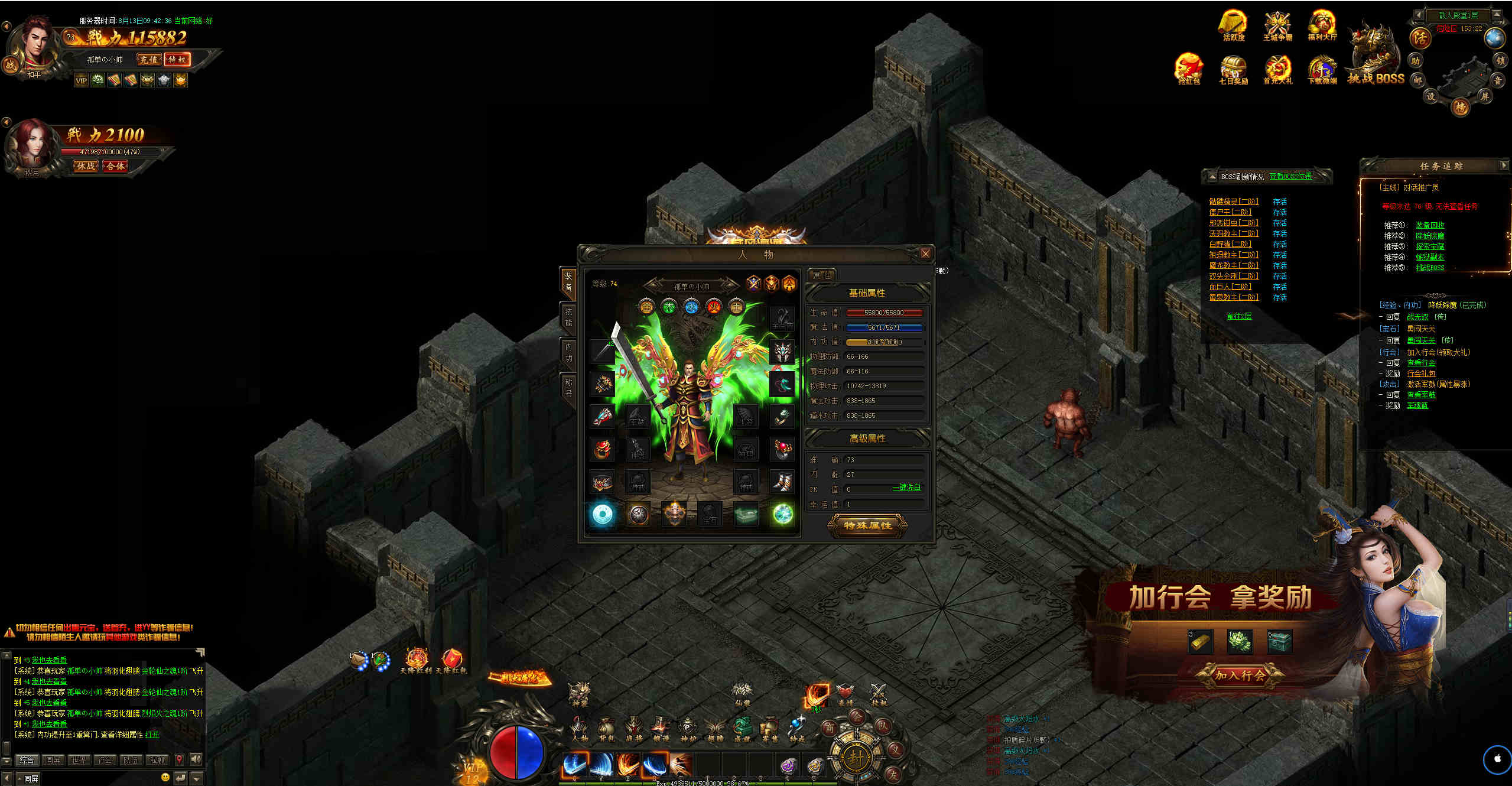The width and height of the screenshot is (1512, 786).
Task: Click the 特殊属性 special attributes button
Action: pos(867,525)
